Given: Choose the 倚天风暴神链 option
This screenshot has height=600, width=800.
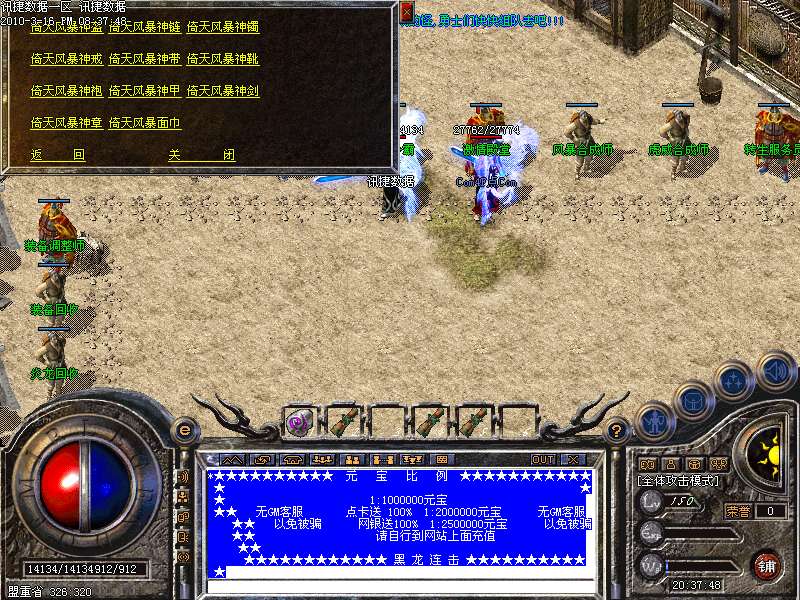Looking at the screenshot, I should tap(144, 27).
